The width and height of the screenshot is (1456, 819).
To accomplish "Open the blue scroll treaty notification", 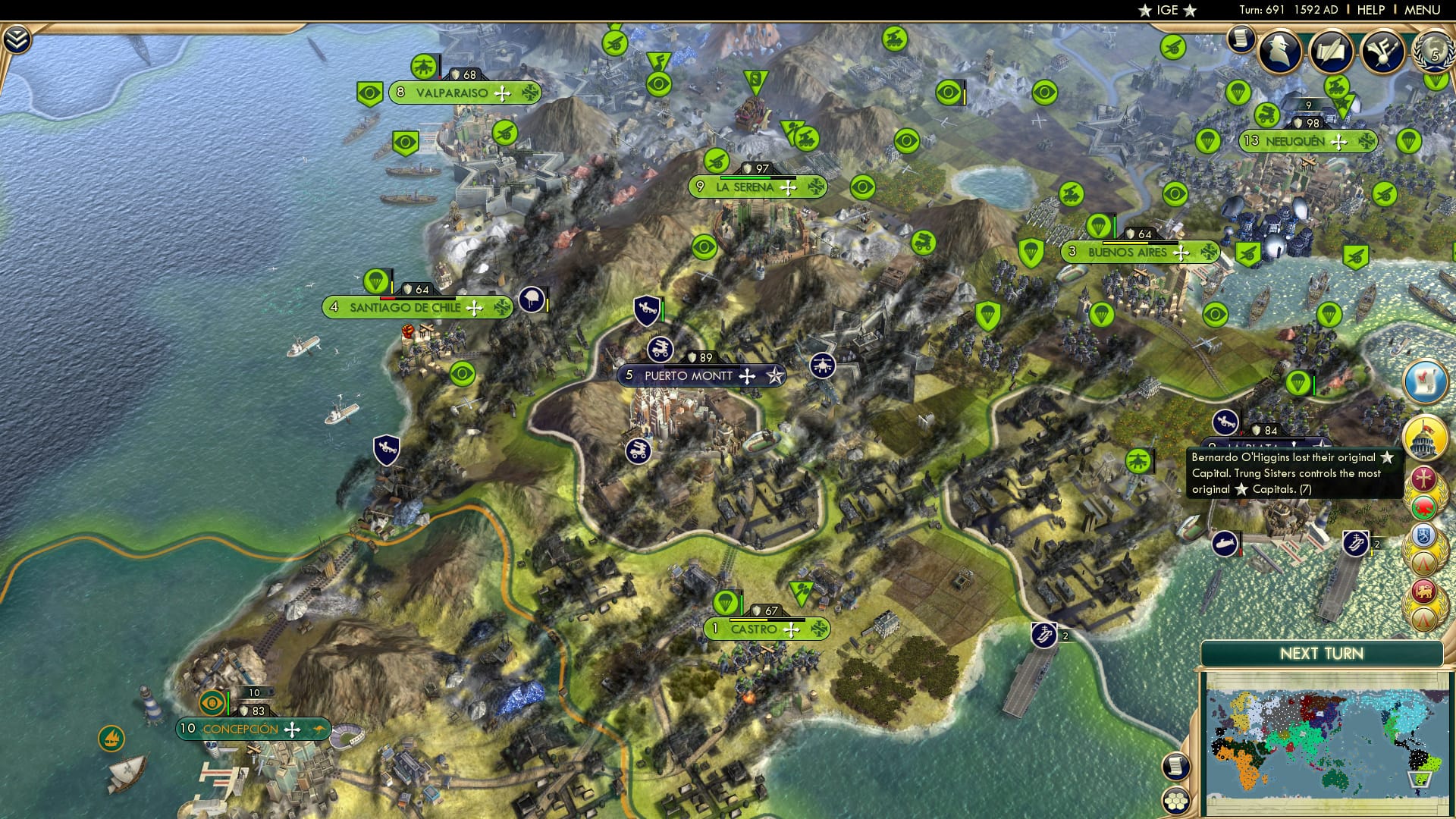I will click(x=1423, y=383).
